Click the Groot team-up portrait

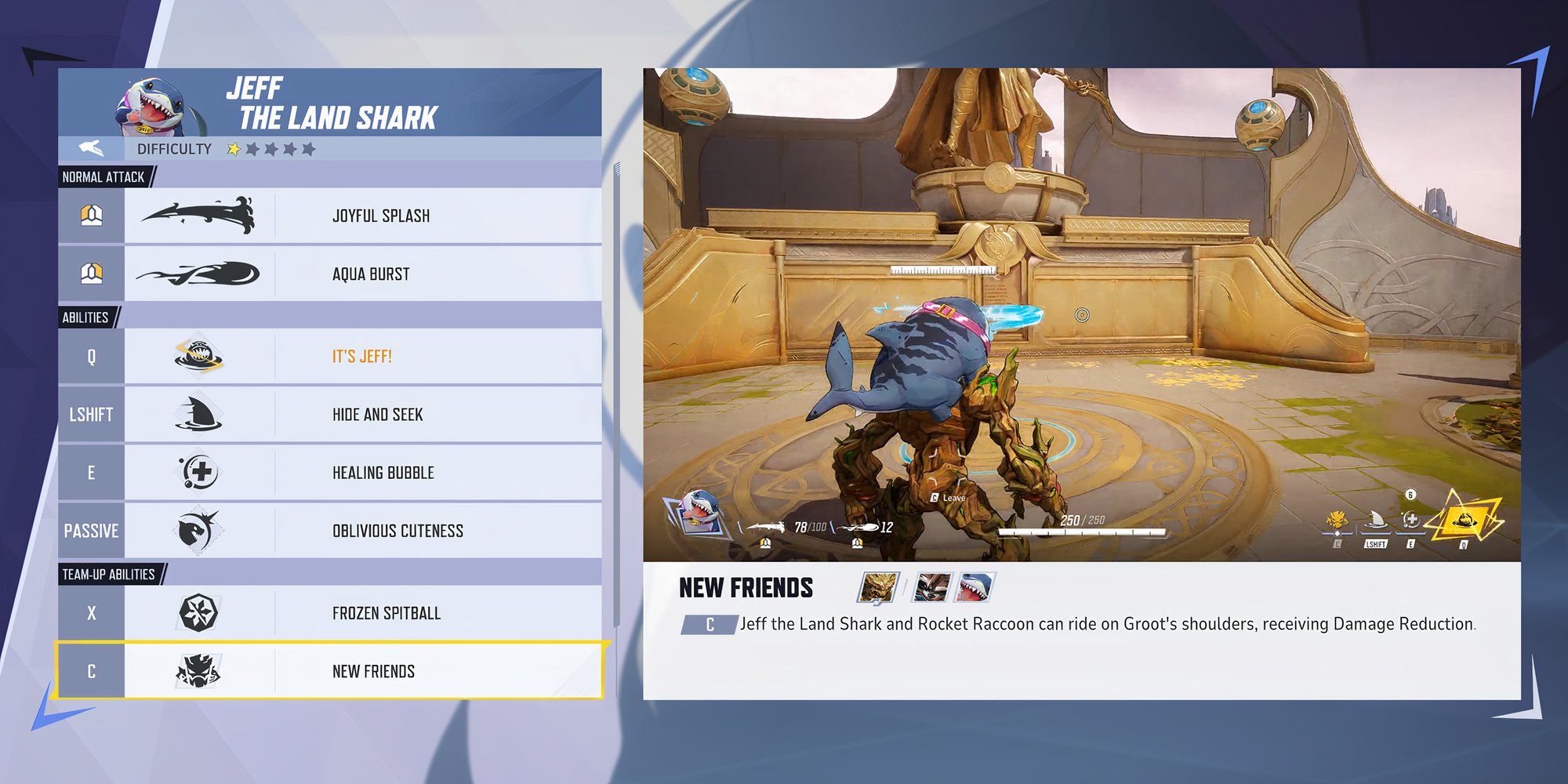pyautogui.click(x=878, y=587)
